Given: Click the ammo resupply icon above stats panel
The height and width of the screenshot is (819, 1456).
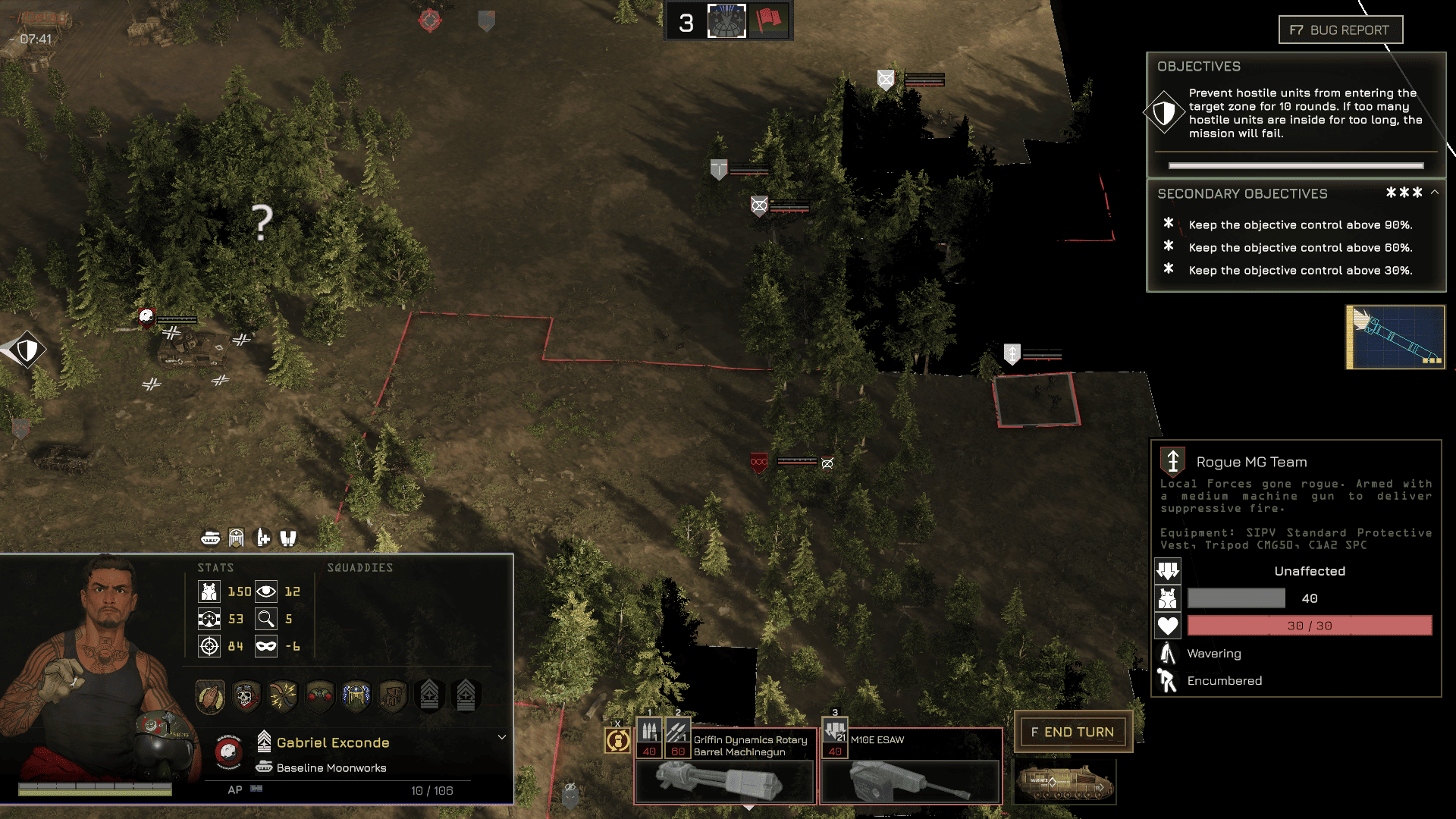Looking at the screenshot, I should coord(262,538).
